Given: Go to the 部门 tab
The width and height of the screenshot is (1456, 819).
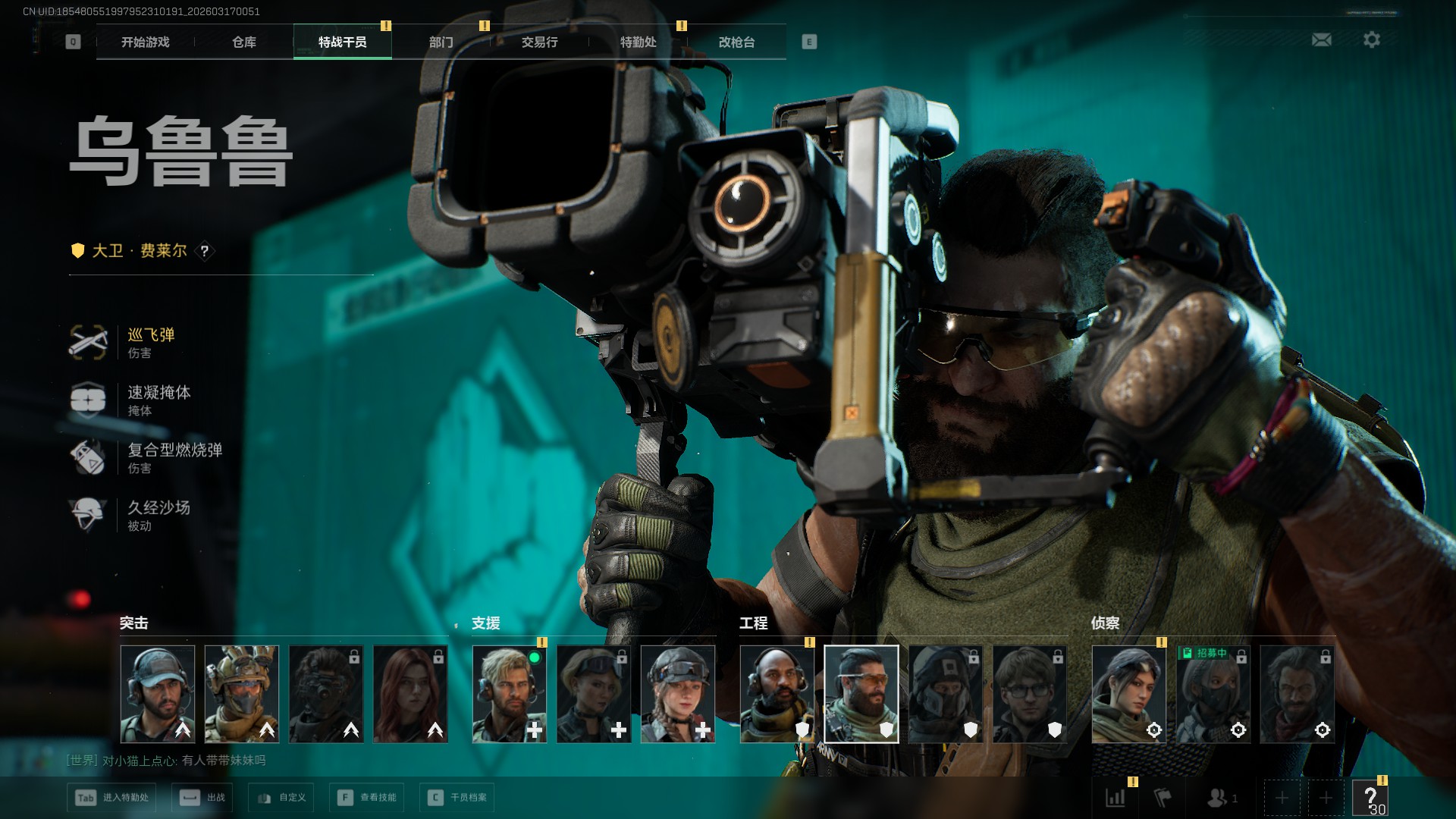Looking at the screenshot, I should tap(441, 42).
